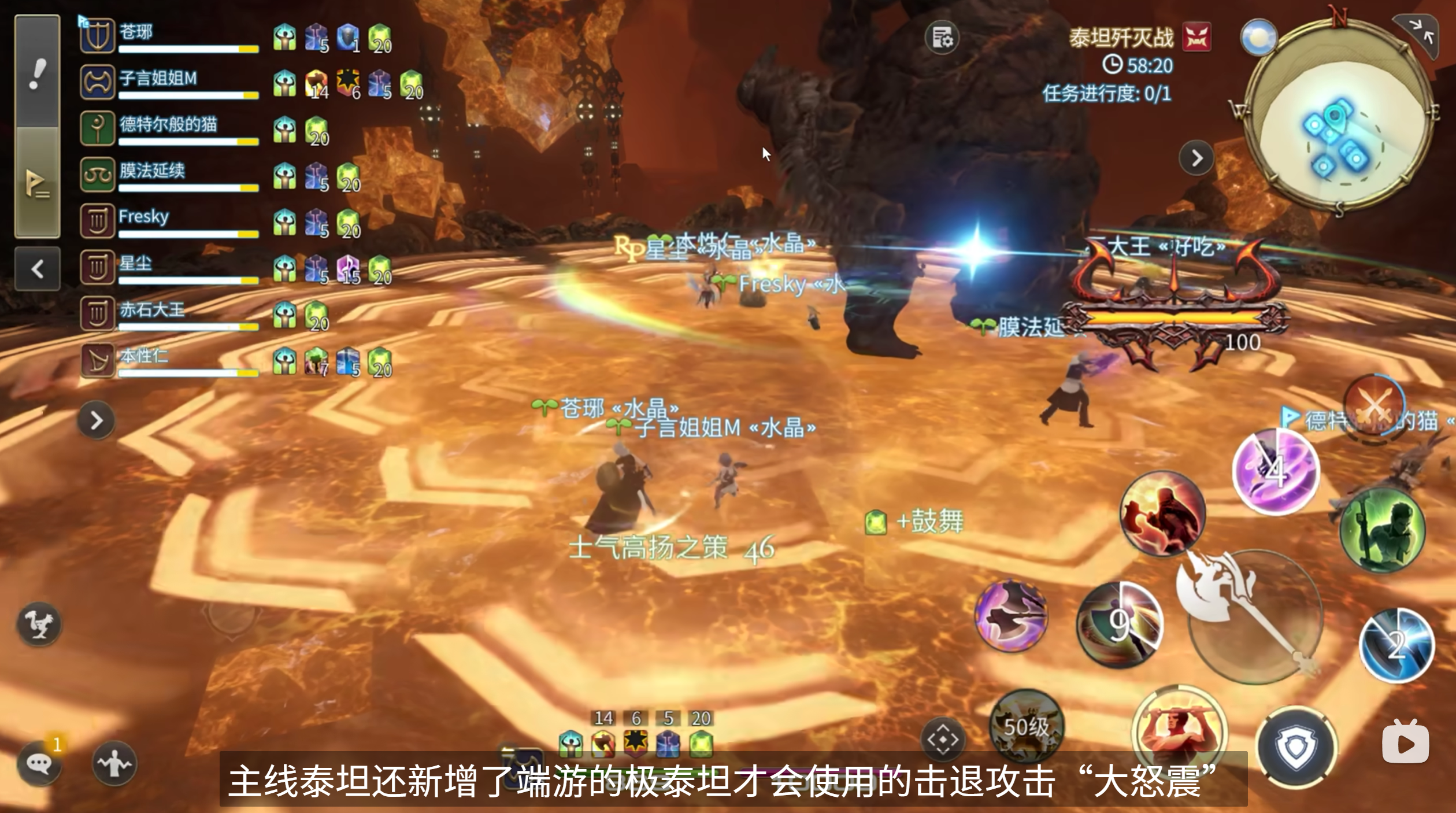Select party member 本性仁
The width and height of the screenshot is (1456, 813).
click(168, 360)
